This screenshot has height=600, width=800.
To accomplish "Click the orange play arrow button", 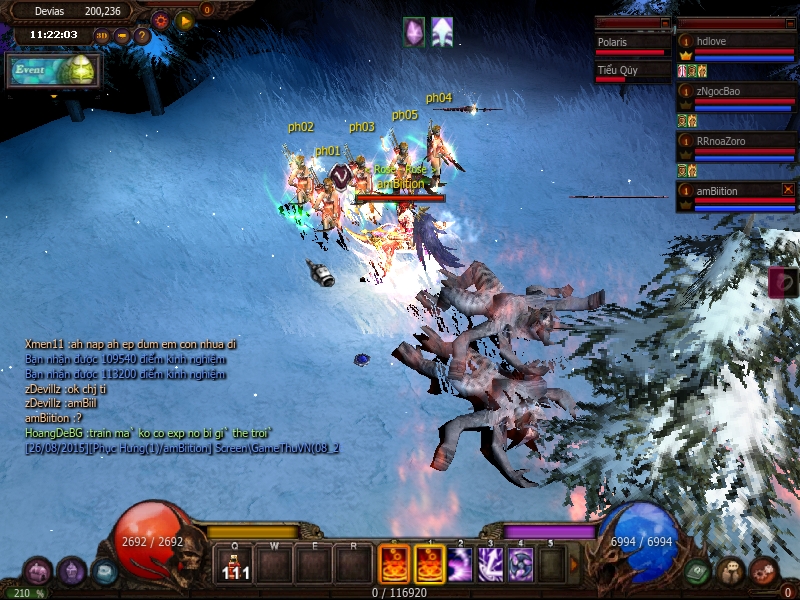I will tap(184, 19).
